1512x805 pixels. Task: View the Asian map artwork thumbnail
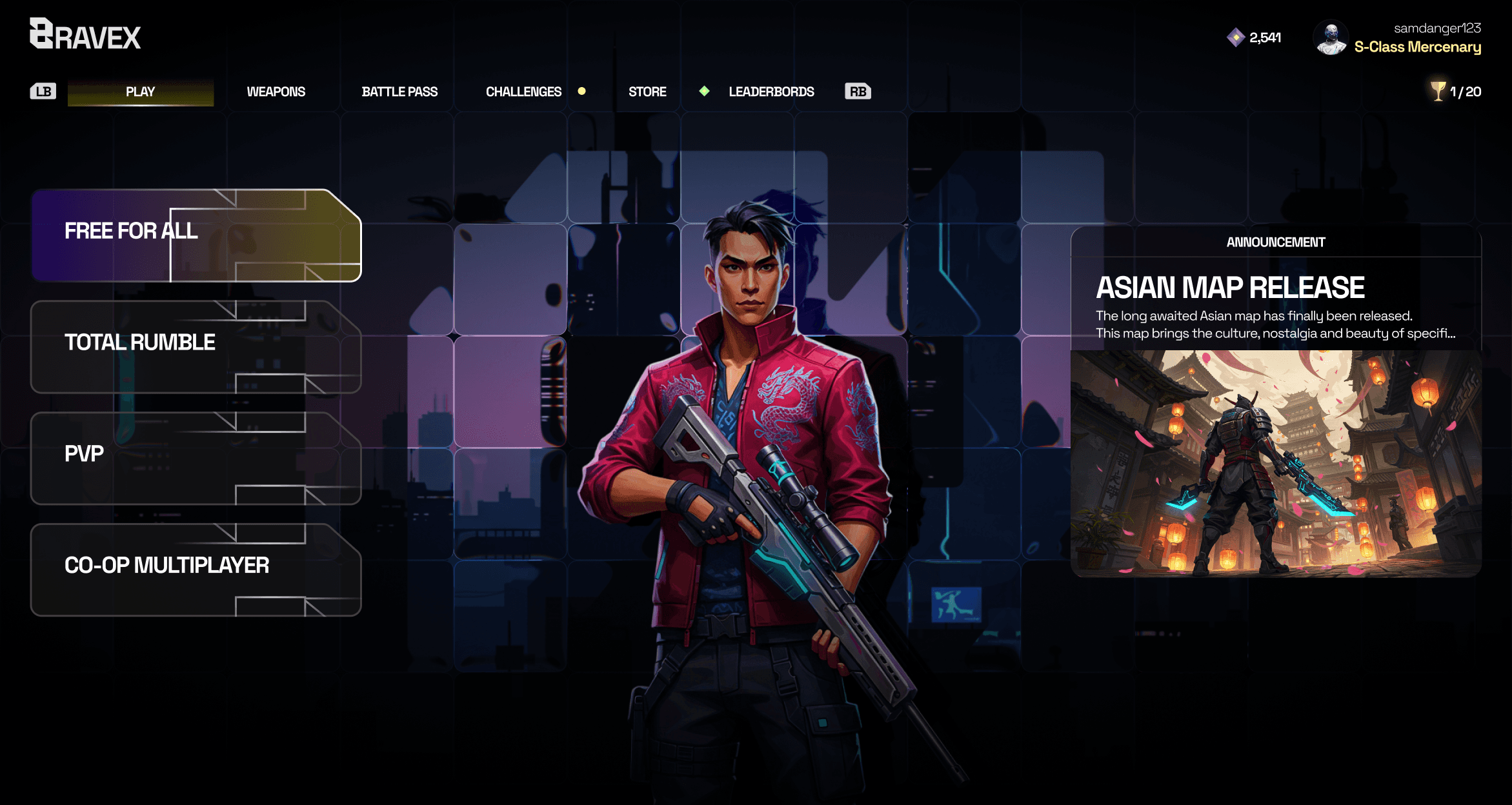(1275, 462)
